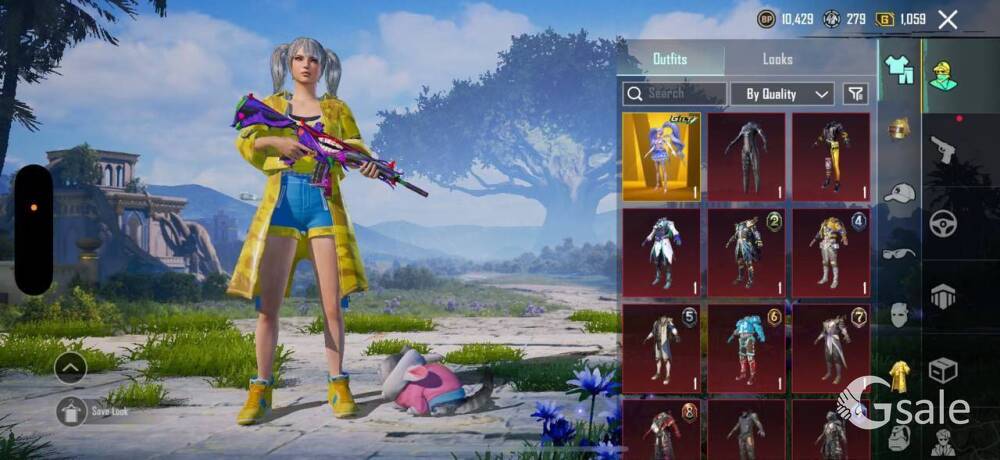The width and height of the screenshot is (1000, 460).
Task: Choose the outfit marked with number 4
Action: click(831, 252)
